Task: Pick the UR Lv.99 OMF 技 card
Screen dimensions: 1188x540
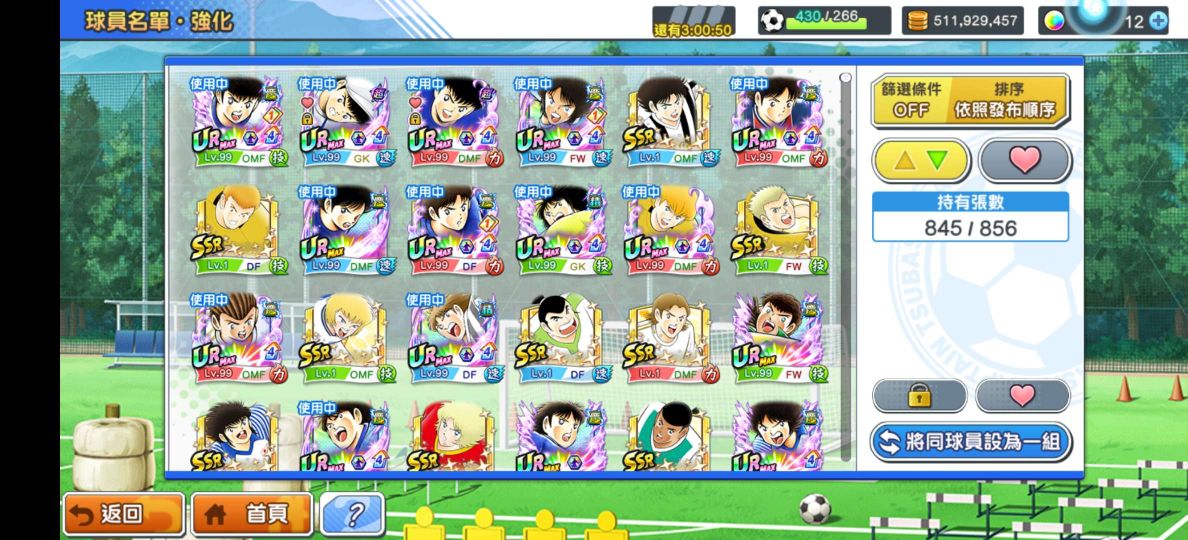Action: [237, 121]
